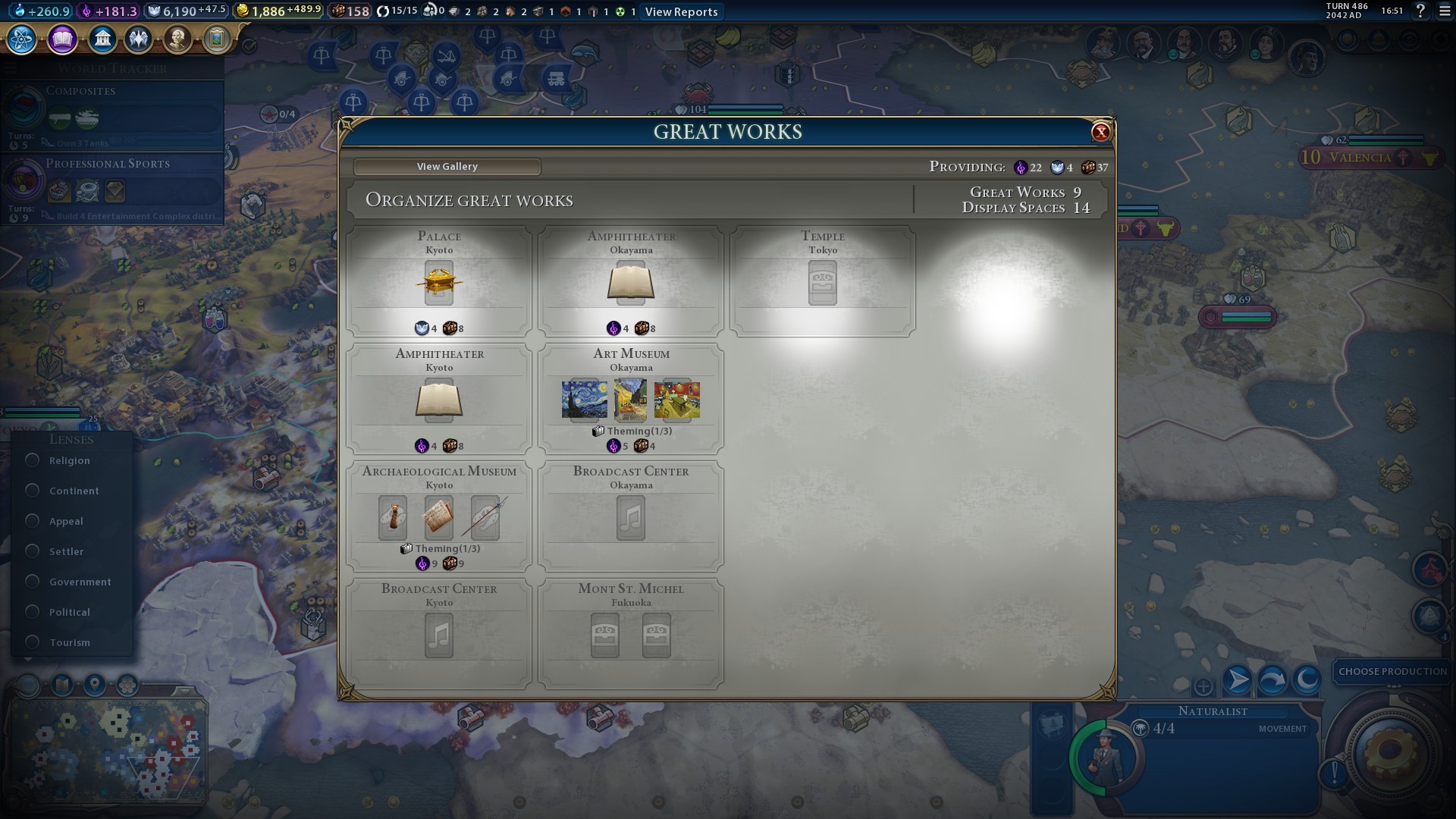The height and width of the screenshot is (819, 1456).
Task: Enable the Religion lens
Action: (33, 460)
